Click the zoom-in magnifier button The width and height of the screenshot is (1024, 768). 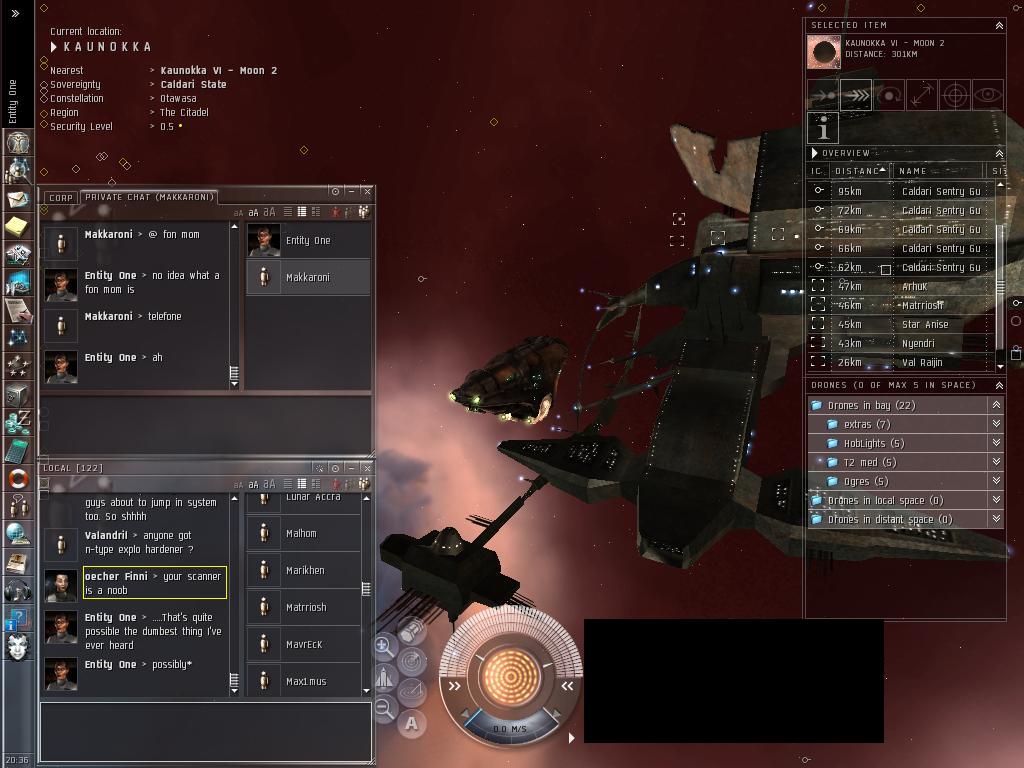point(383,646)
